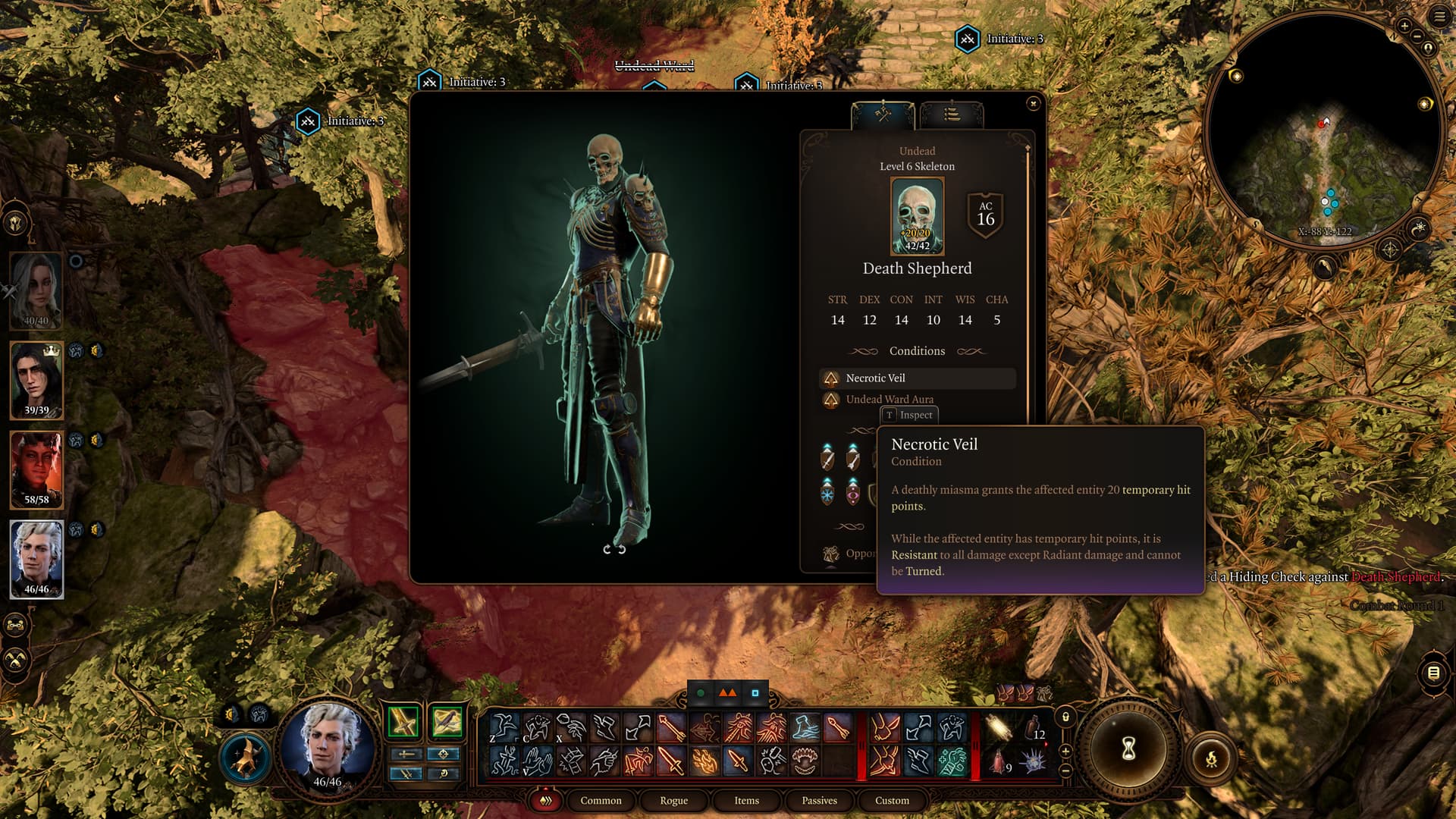End turn with the hourglass button
The width and height of the screenshot is (1456, 819).
pos(1128,749)
